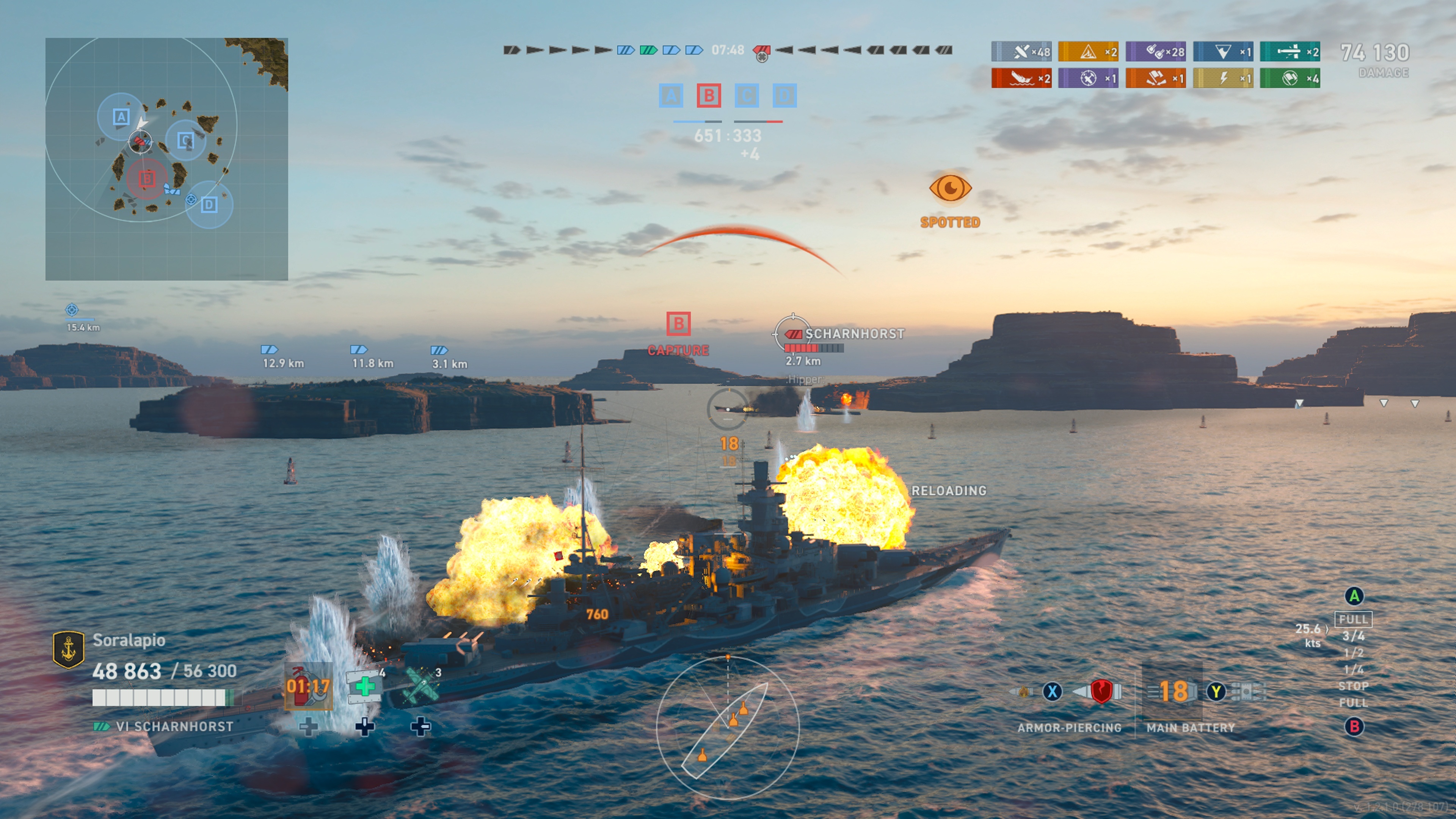
Task: Set throttle to STOP
Action: point(1353,686)
